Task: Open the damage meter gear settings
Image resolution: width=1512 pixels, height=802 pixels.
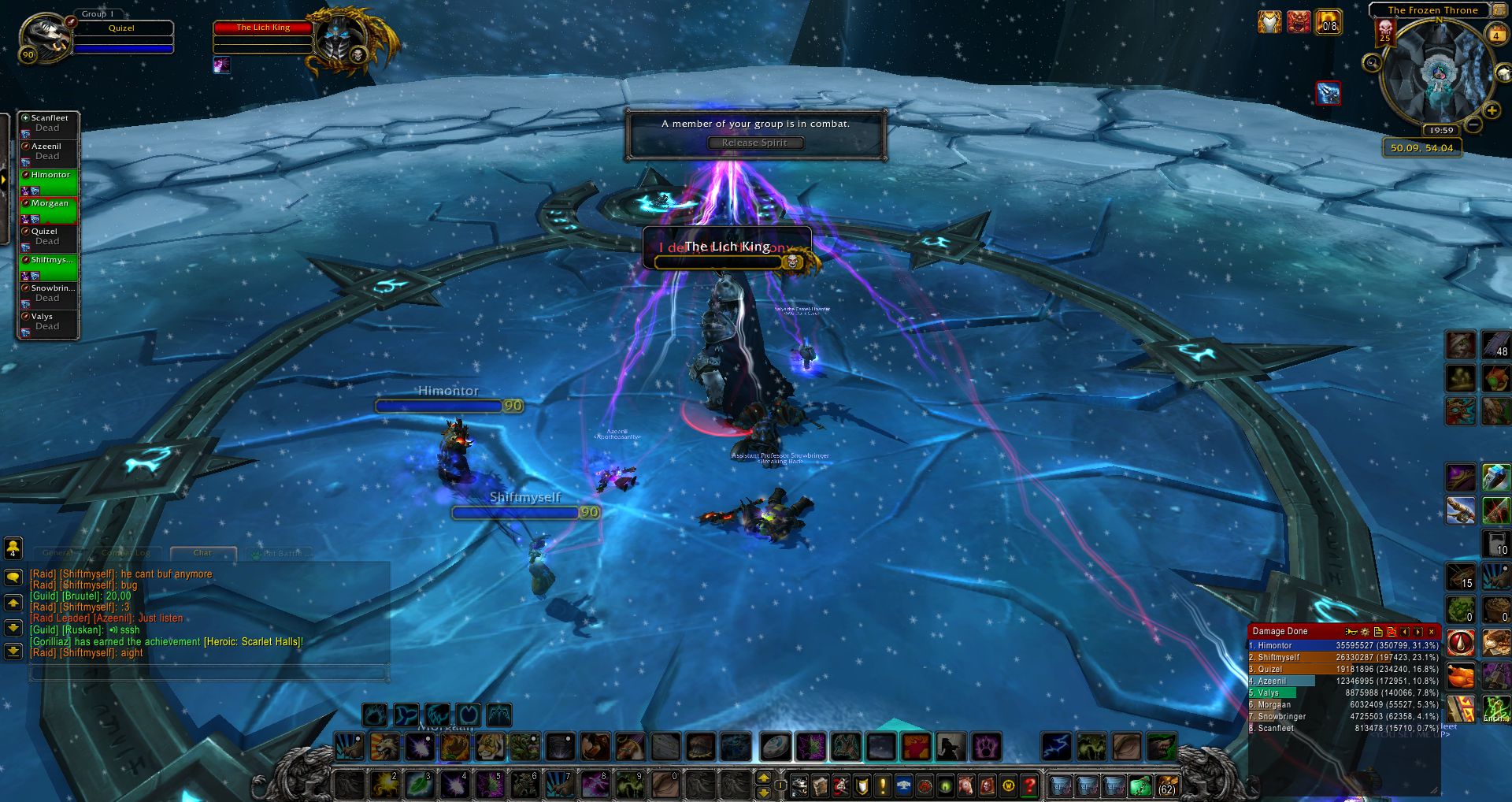Action: [x=1365, y=632]
